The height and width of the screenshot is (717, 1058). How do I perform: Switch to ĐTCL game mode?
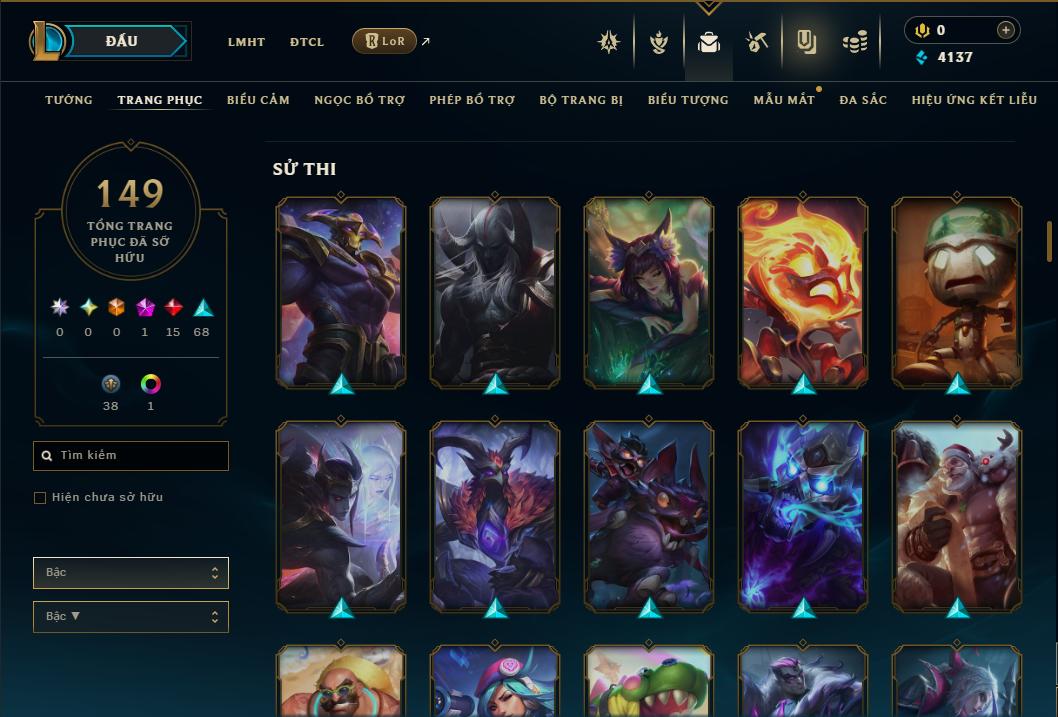(307, 42)
